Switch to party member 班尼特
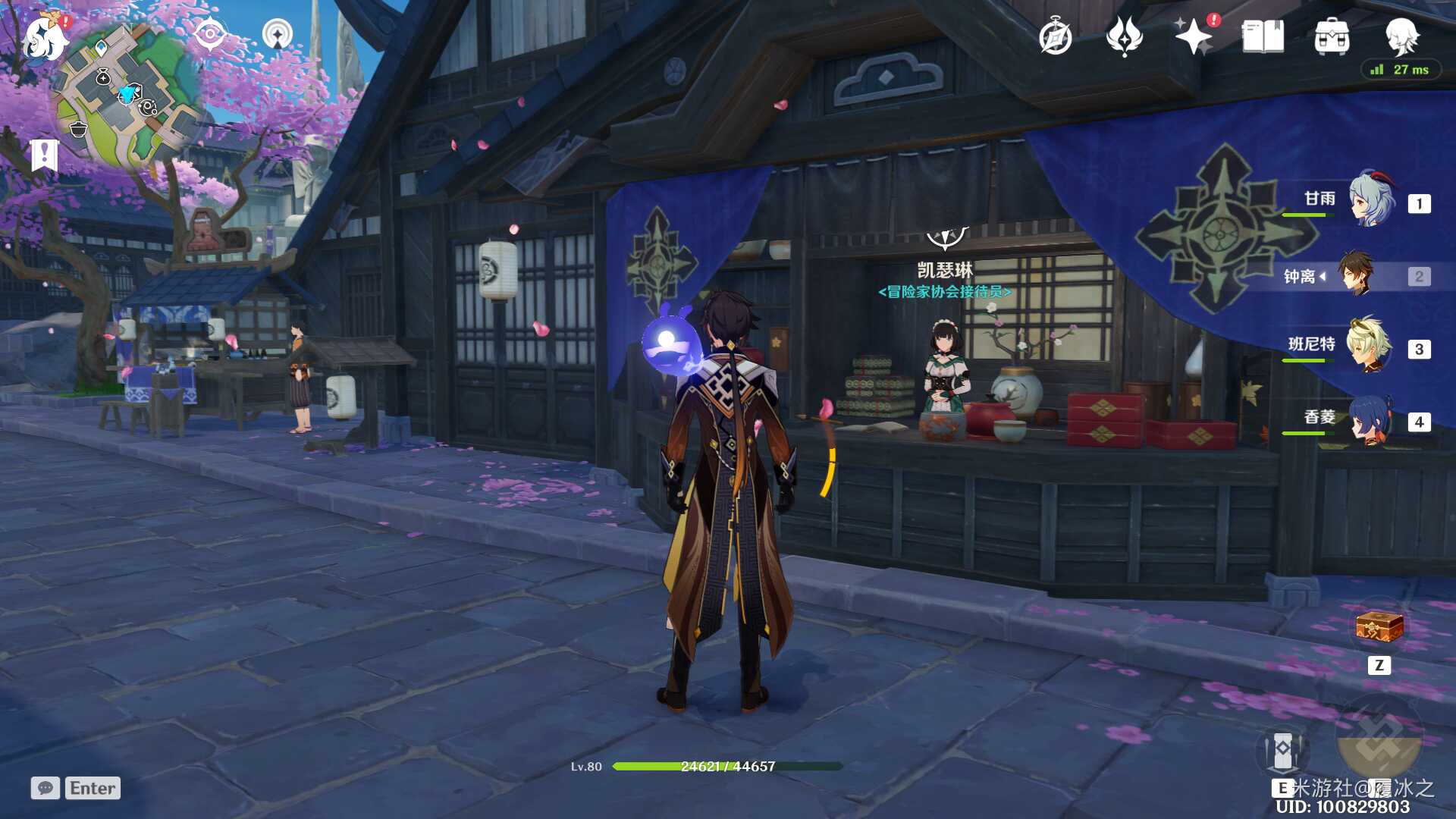 click(1370, 347)
